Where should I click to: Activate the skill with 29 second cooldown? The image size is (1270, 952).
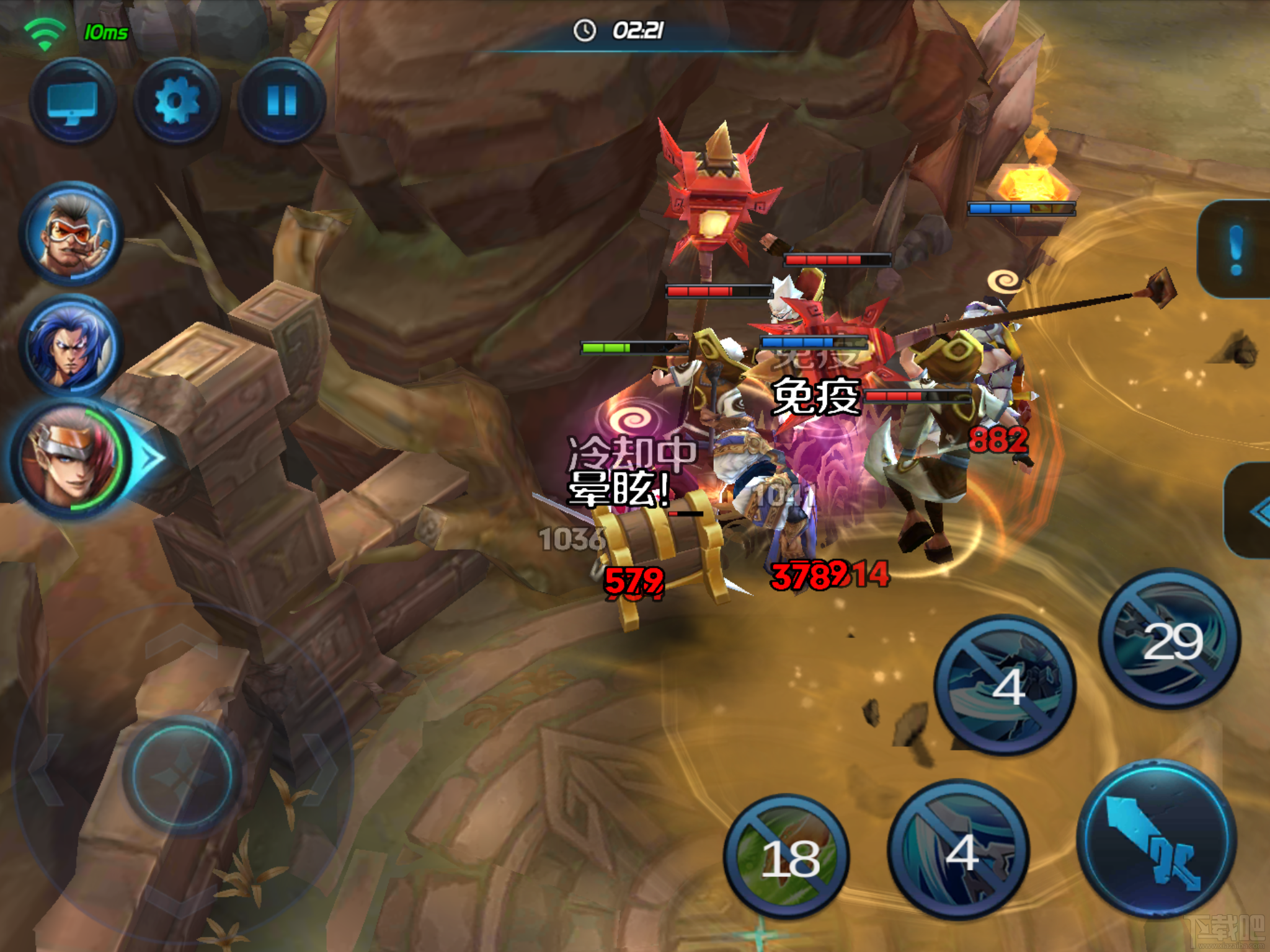click(x=1170, y=638)
